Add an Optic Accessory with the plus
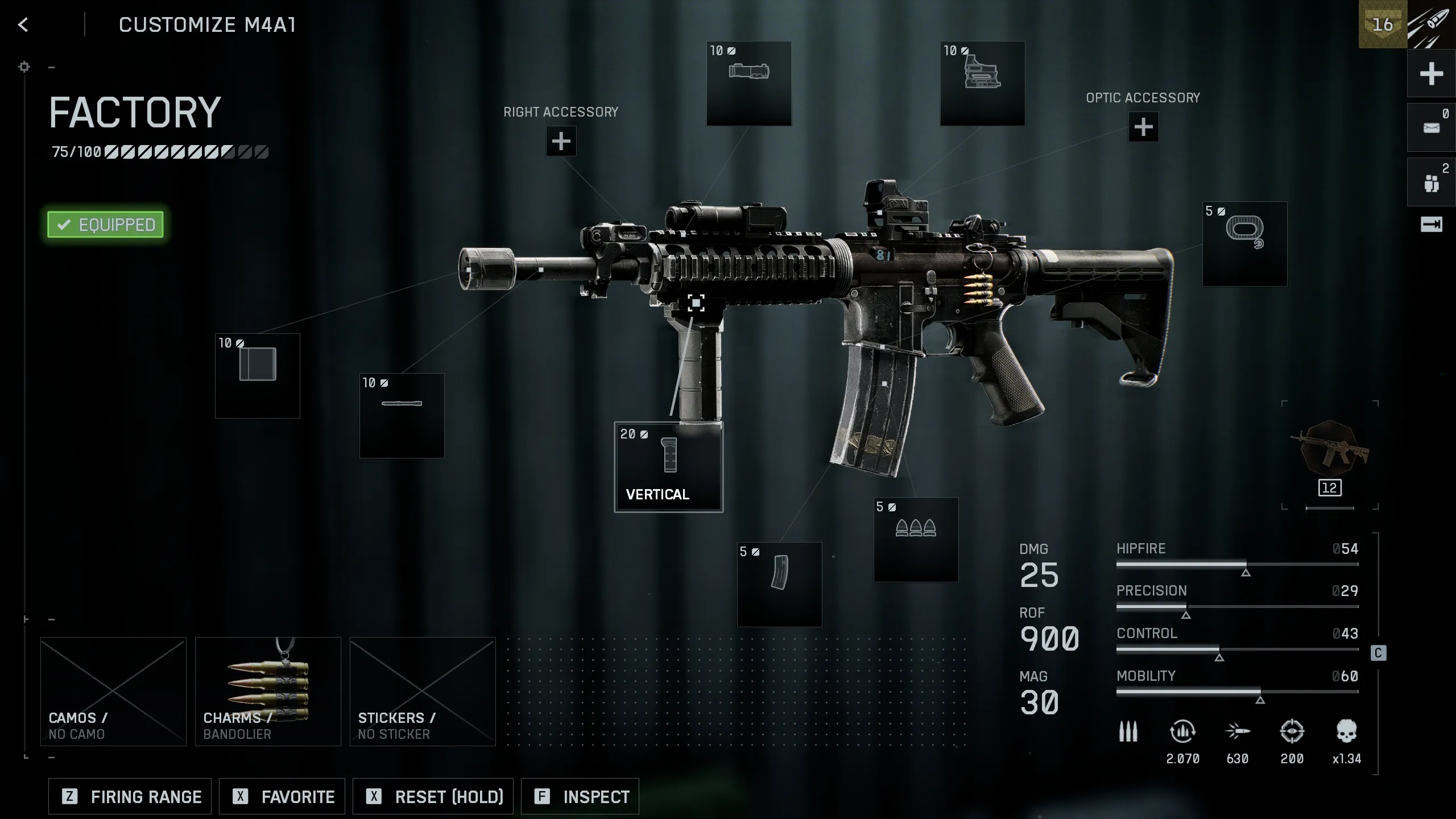Viewport: 1456px width, 819px height. coord(1143,128)
